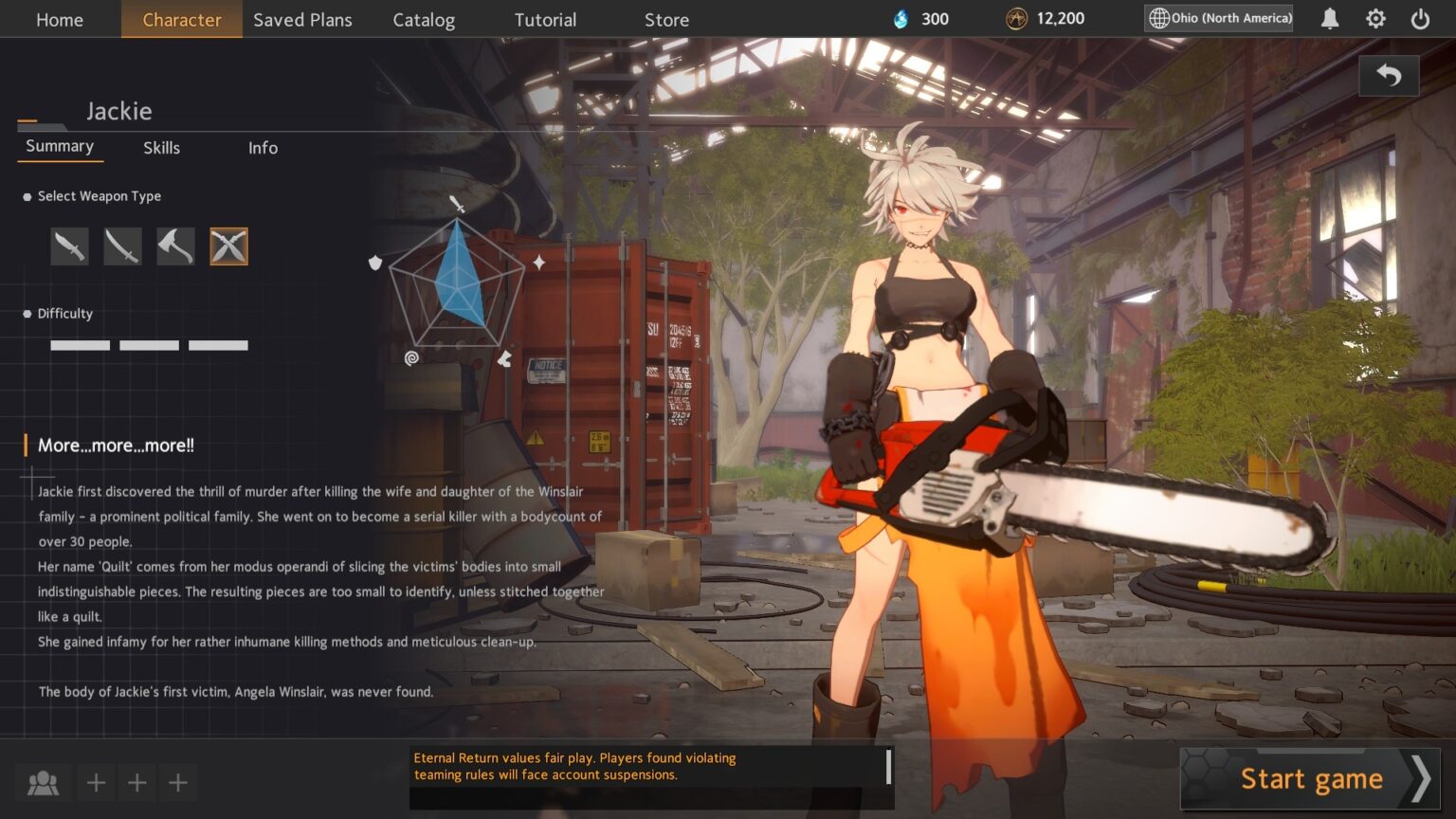Click the power/logout icon
The width and height of the screenshot is (1456, 819).
pos(1419,18)
